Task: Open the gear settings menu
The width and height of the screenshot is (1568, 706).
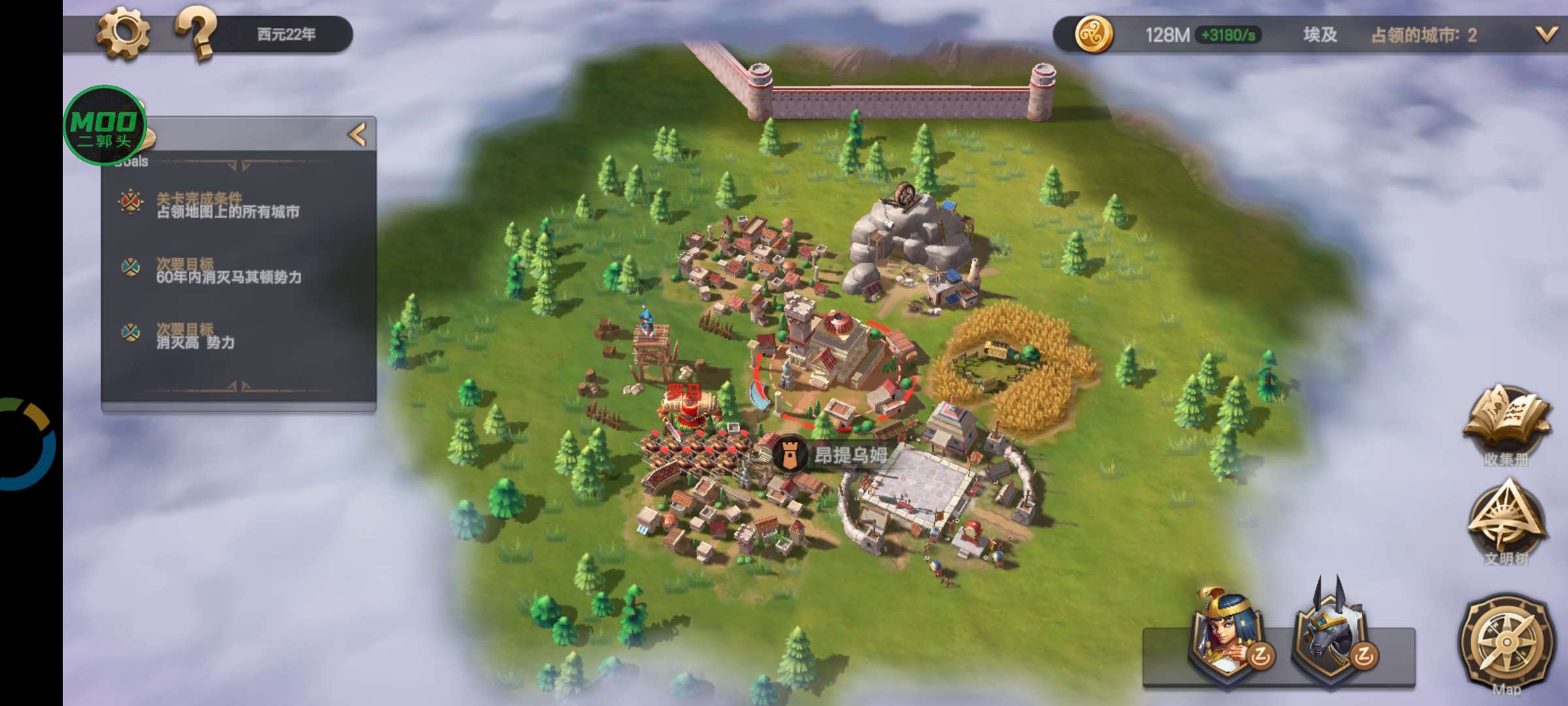Action: coord(123,34)
